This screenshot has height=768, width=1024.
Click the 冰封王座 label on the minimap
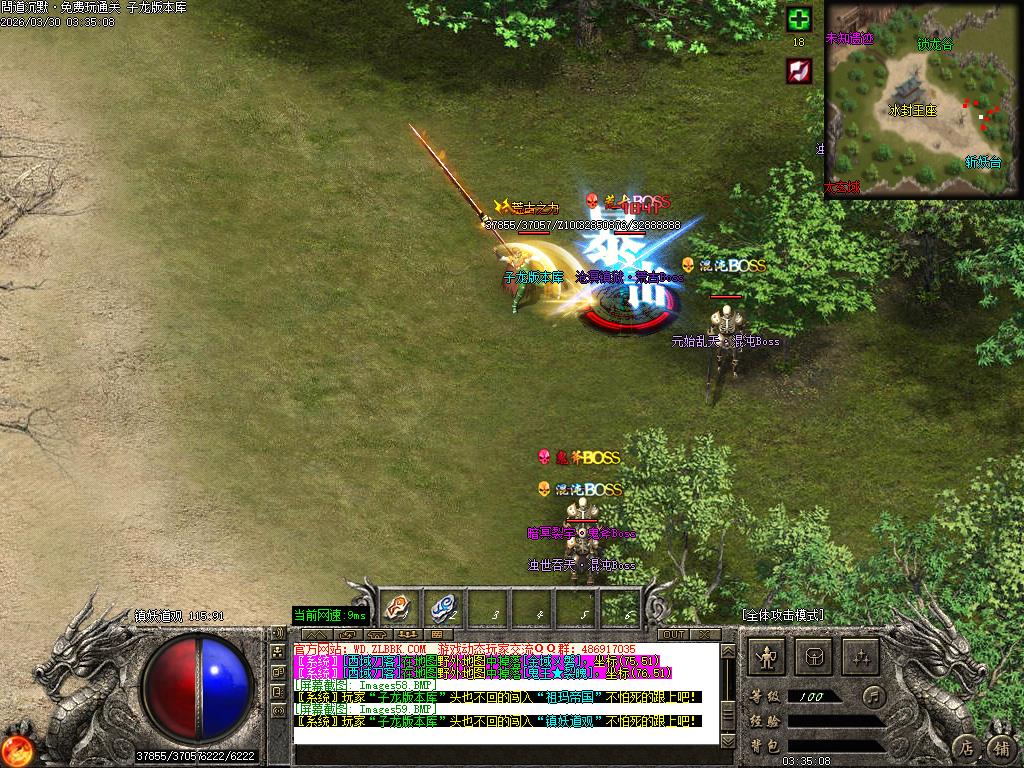[x=912, y=110]
